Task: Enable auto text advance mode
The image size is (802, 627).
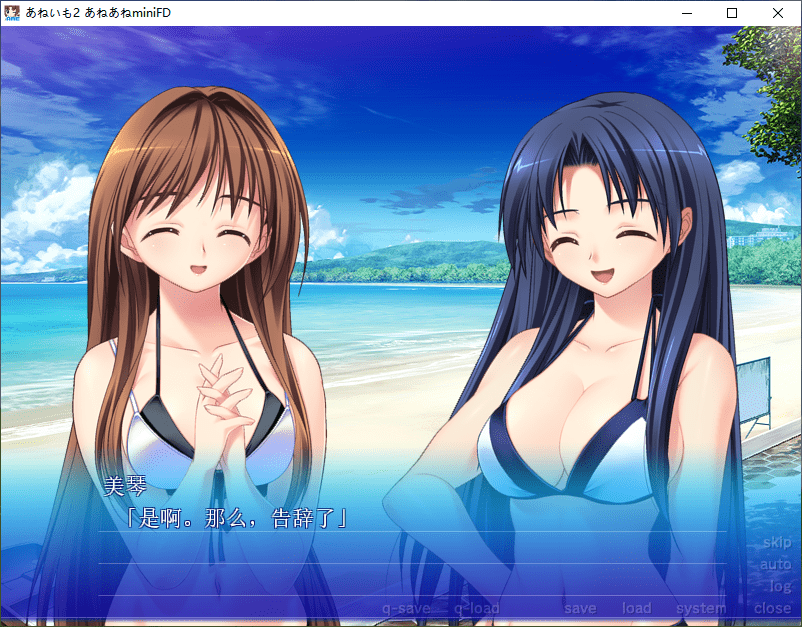Action: (x=775, y=565)
